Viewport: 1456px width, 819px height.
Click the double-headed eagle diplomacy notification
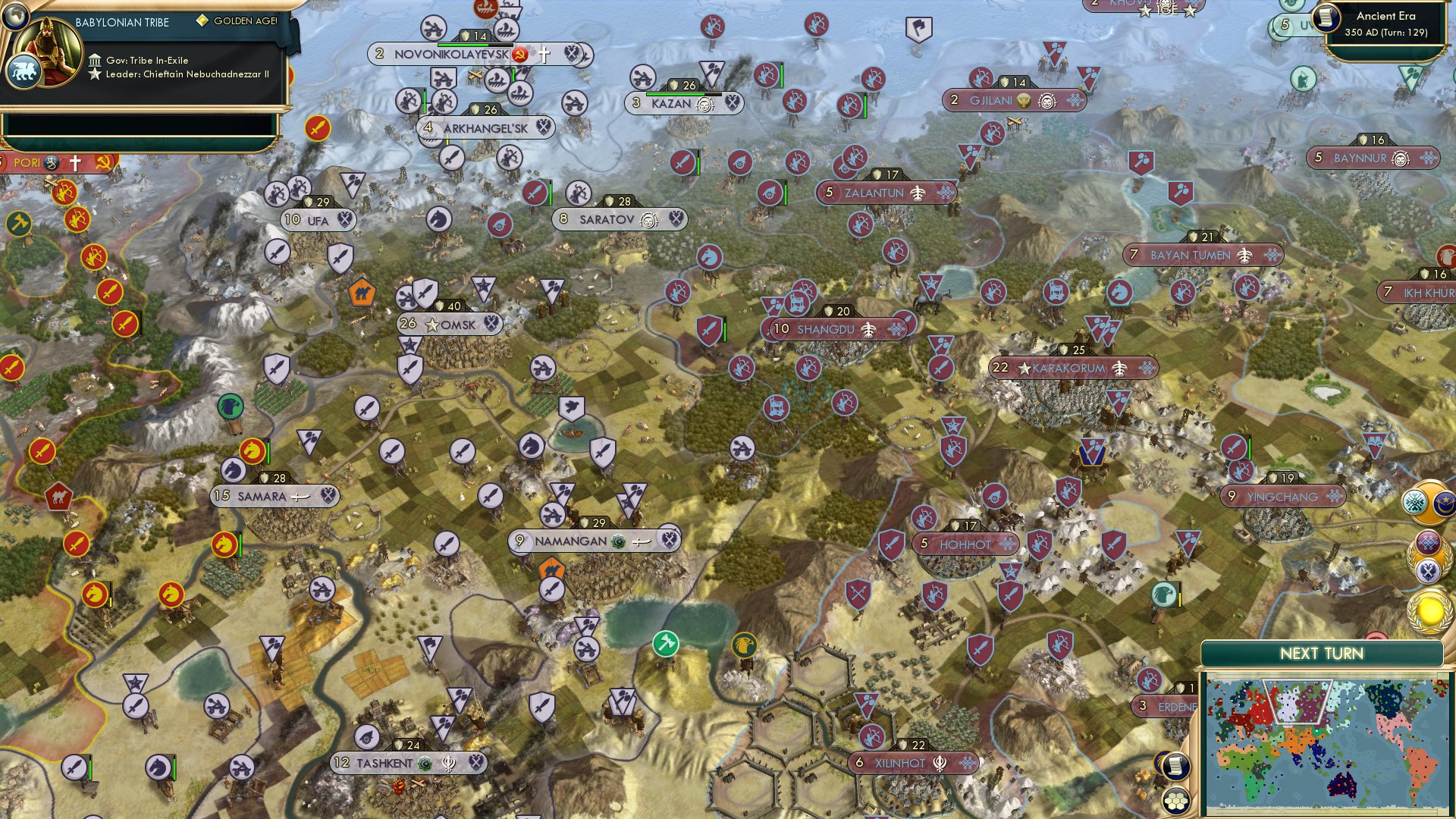(1428, 570)
